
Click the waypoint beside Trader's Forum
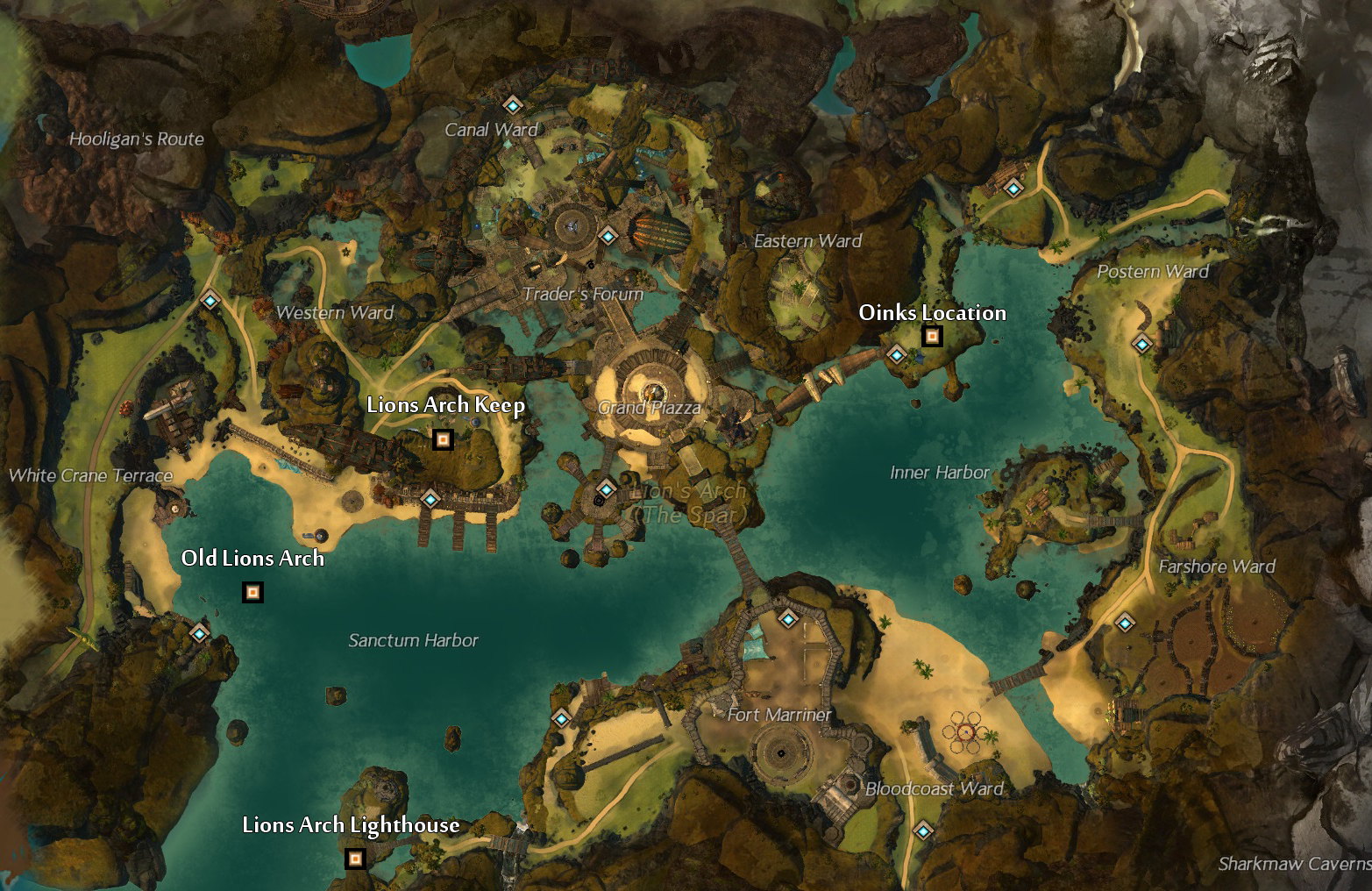tap(606, 235)
